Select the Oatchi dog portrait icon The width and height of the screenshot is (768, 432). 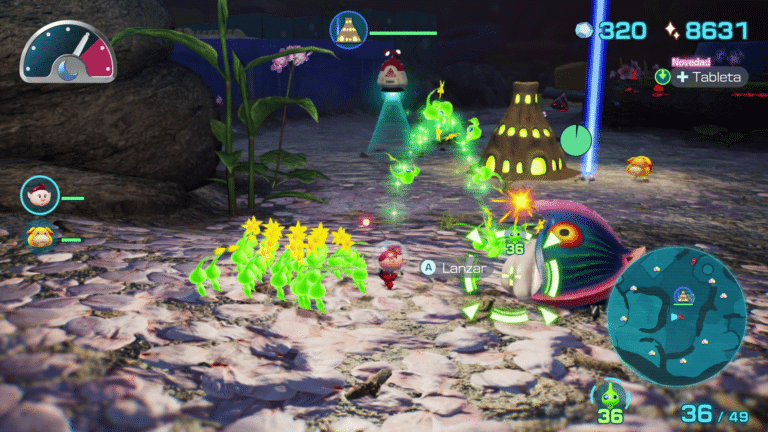[x=40, y=237]
